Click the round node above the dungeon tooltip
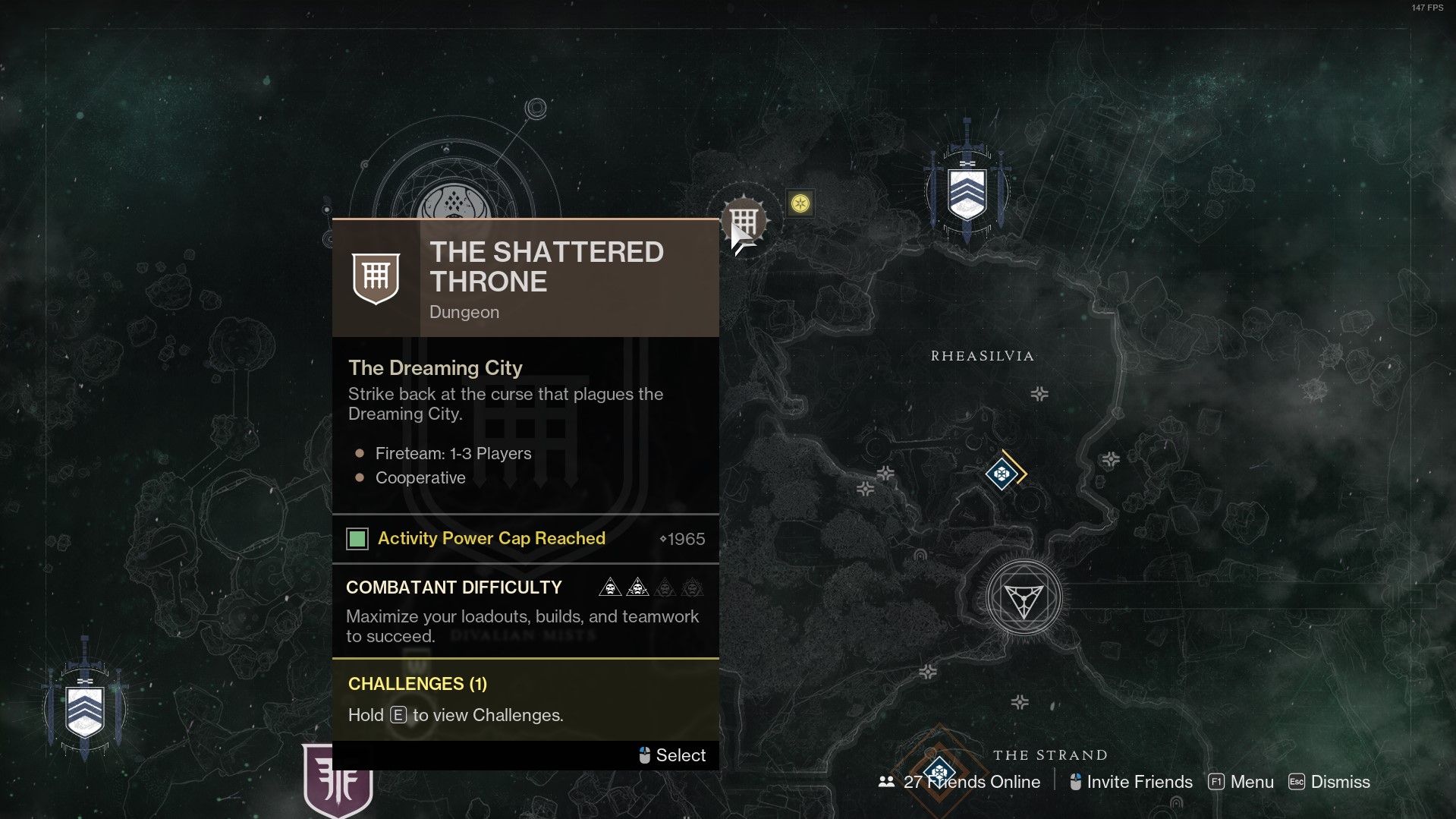 tap(454, 203)
